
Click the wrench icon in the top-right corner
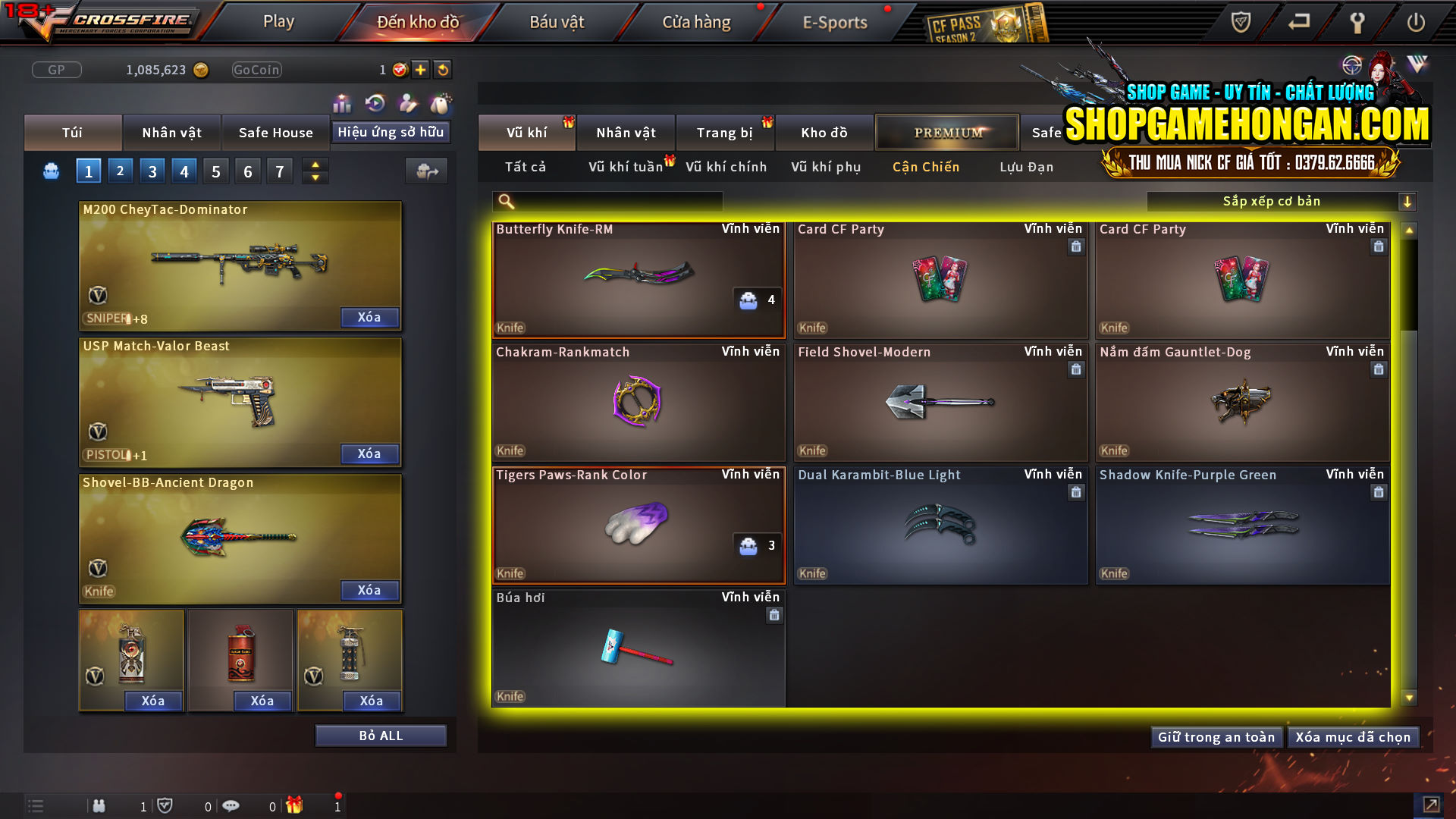1357,22
